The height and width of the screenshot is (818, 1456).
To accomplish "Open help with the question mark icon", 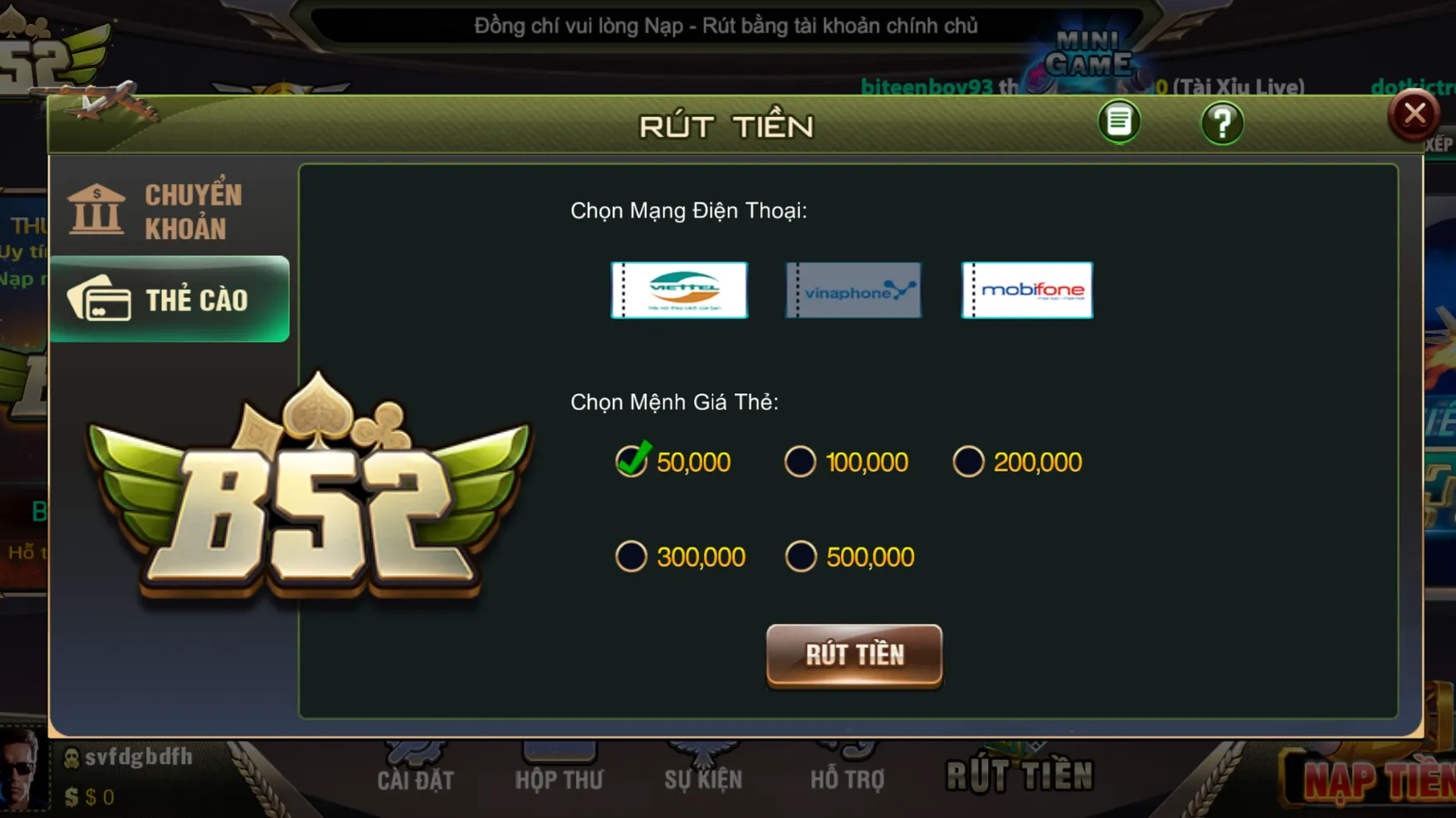I will (x=1222, y=122).
